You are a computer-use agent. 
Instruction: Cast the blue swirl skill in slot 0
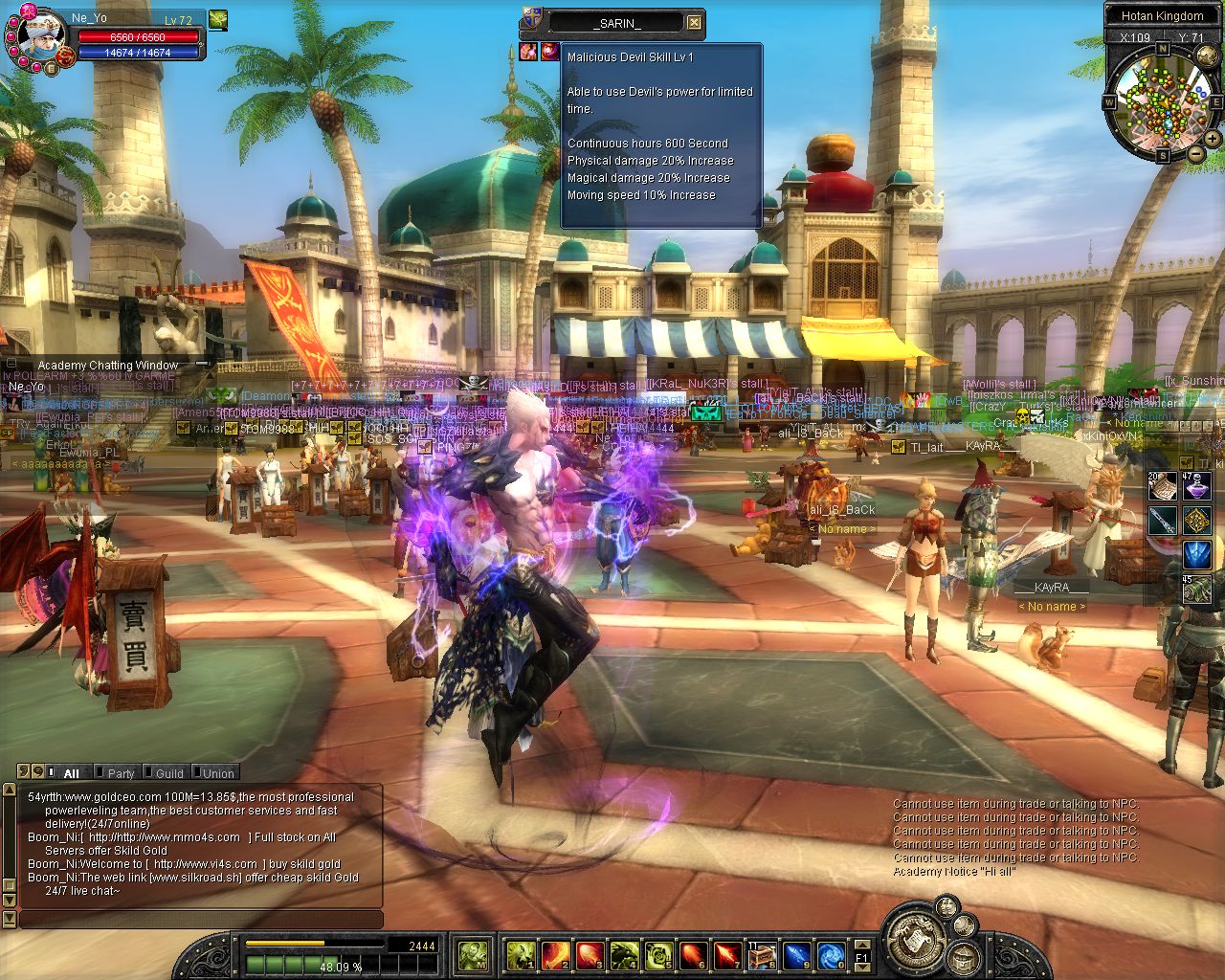(x=831, y=955)
